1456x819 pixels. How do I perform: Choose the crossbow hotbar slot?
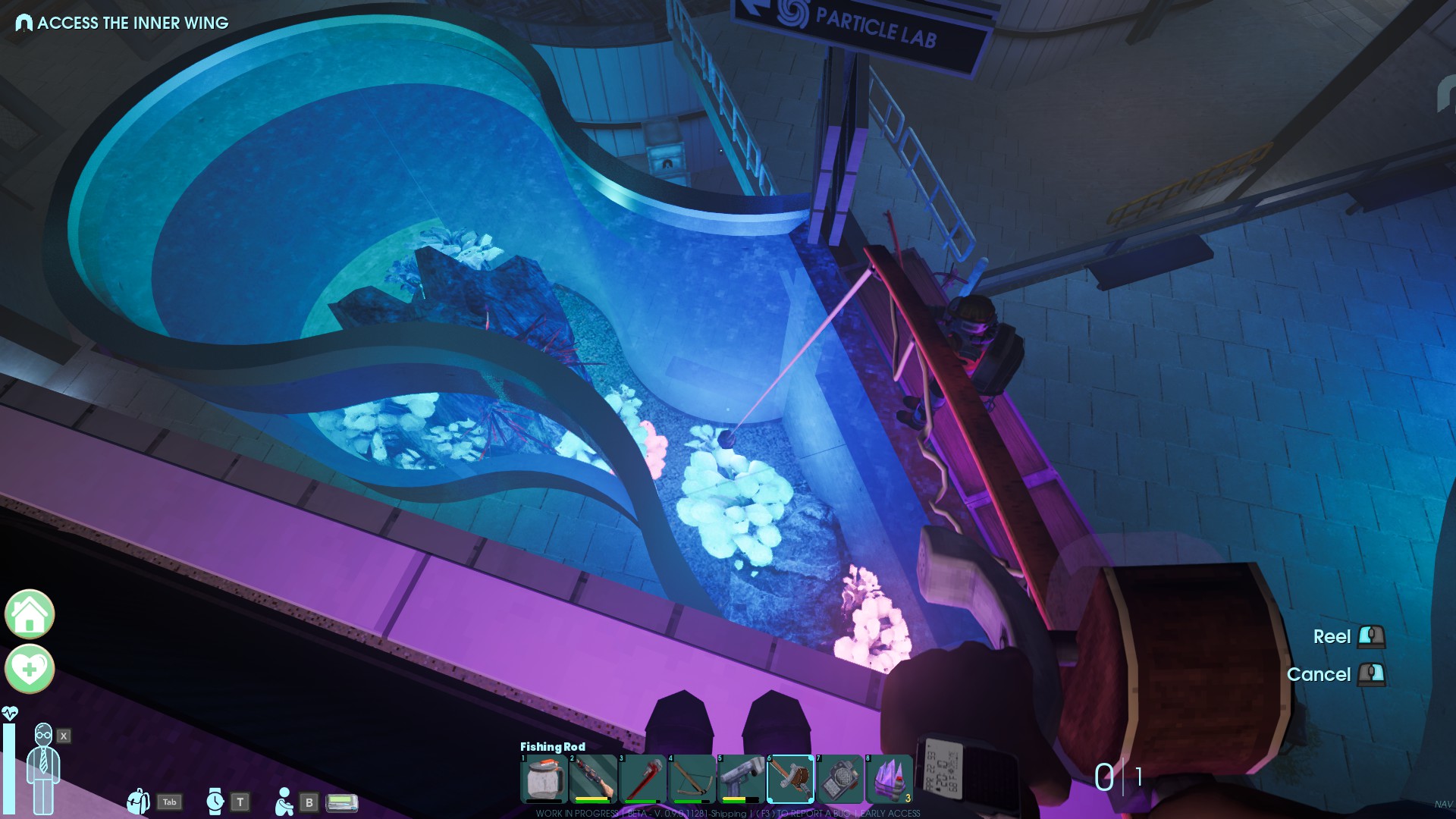point(692,779)
